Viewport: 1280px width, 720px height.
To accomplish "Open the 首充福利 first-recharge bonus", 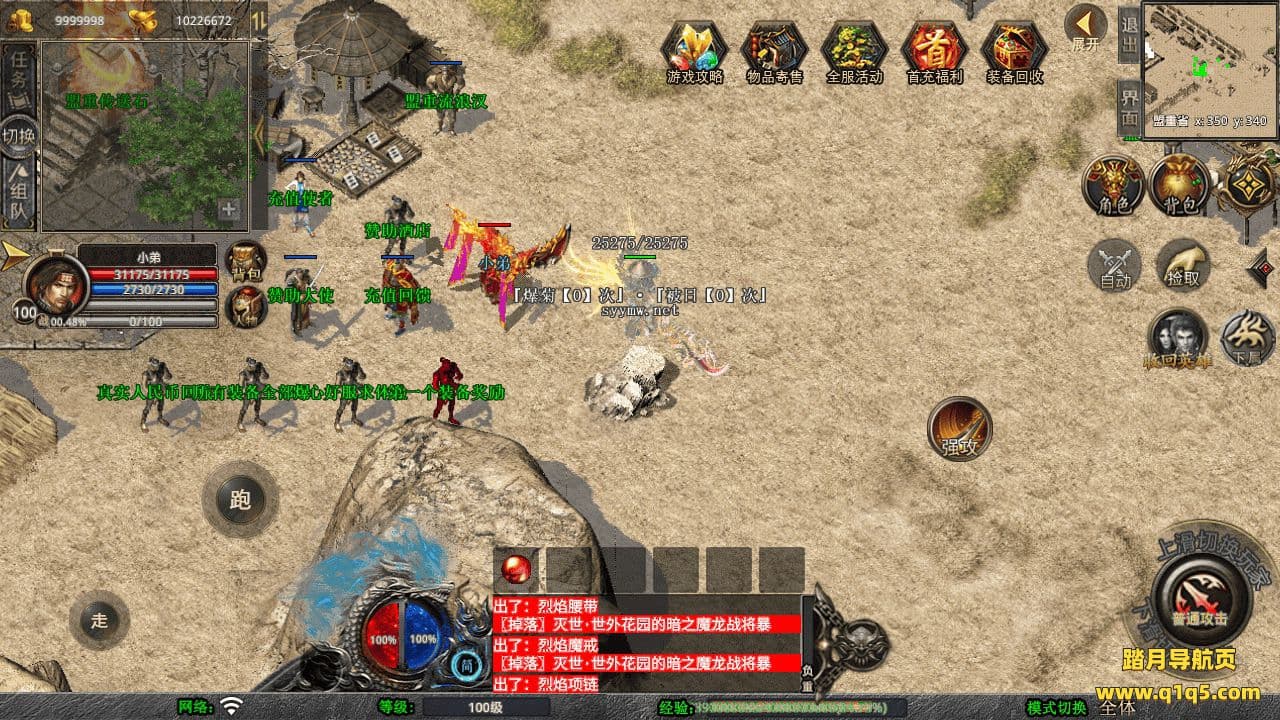I will 934,50.
